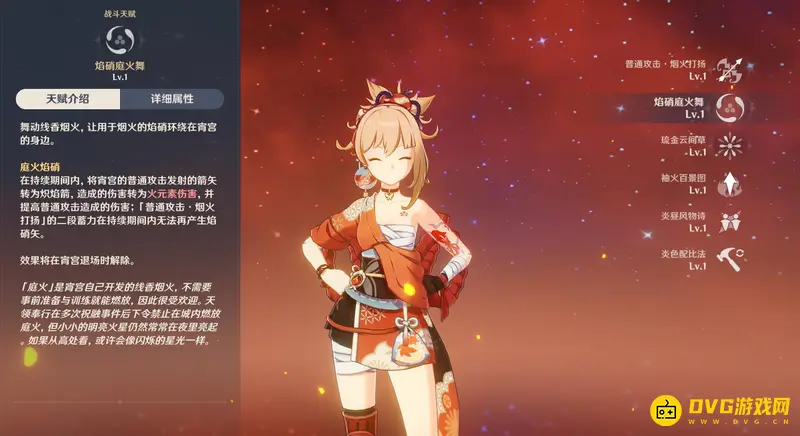Show the 袖火百景图 passive talent
Viewport: 800px width, 436px height.
[x=731, y=184]
